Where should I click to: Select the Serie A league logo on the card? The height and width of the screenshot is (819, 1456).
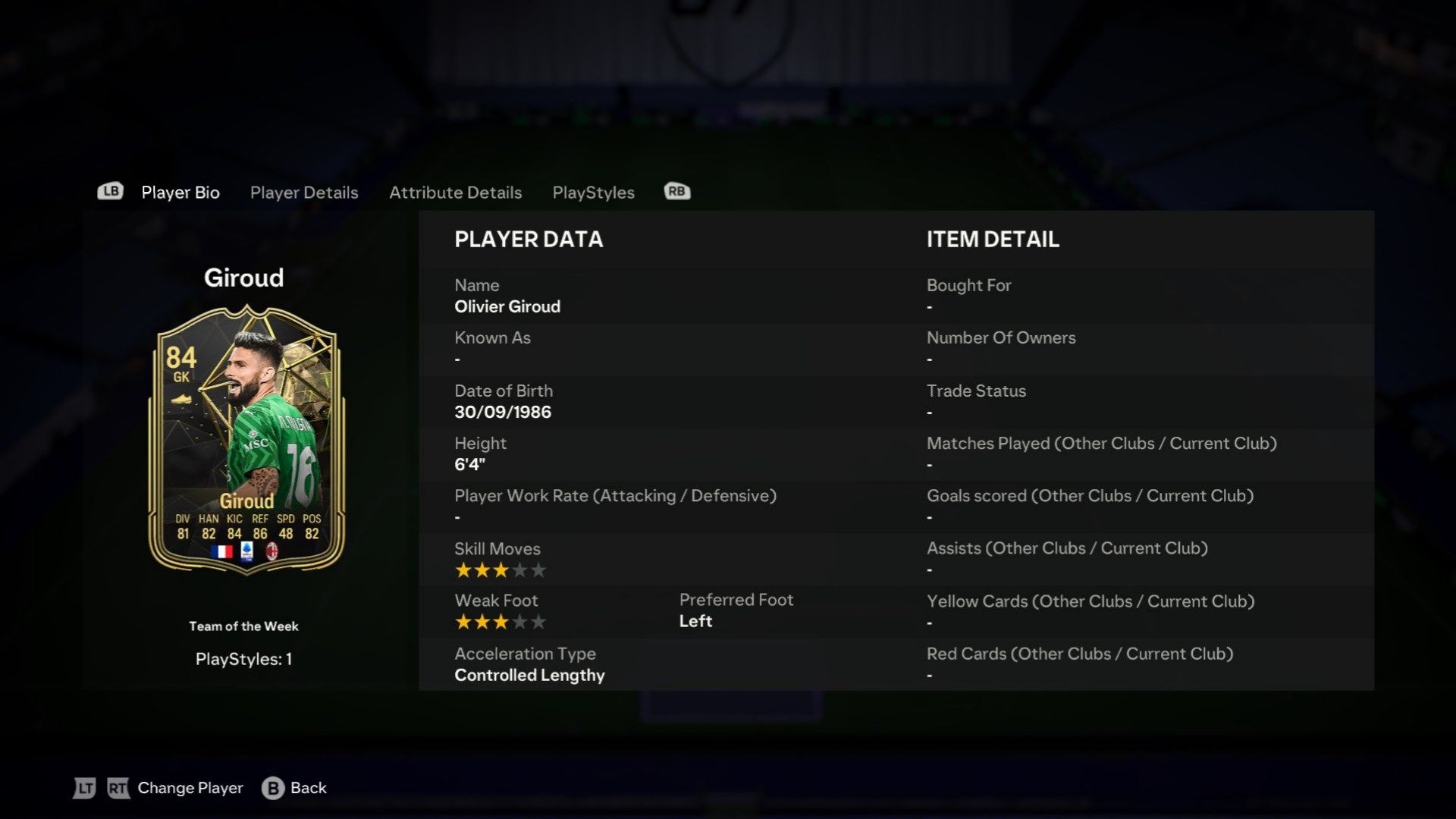coord(246,553)
